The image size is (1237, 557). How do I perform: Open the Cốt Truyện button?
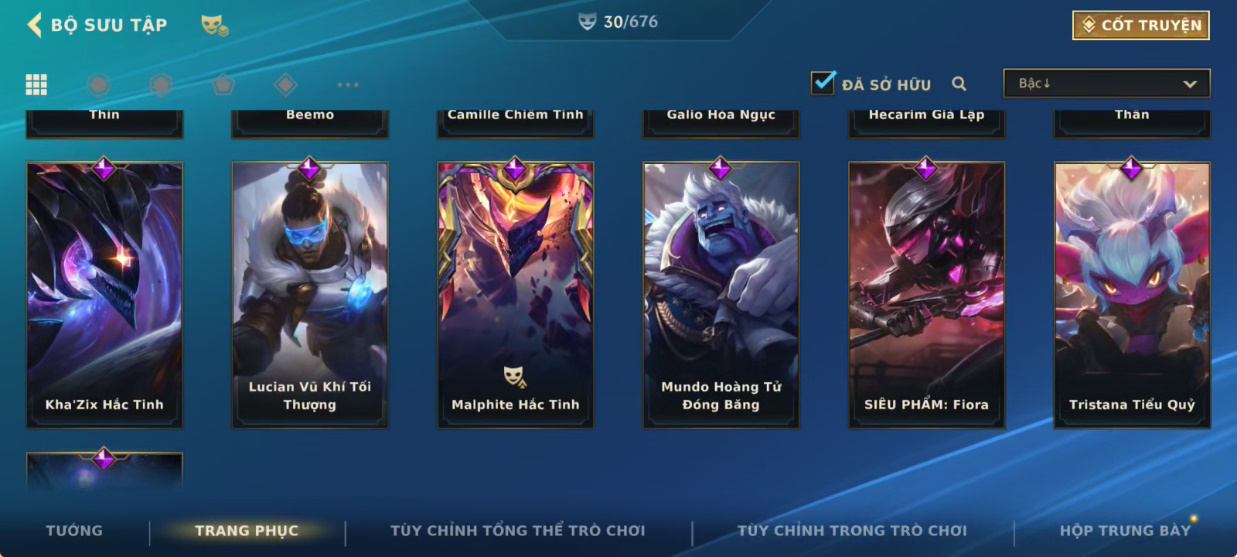tap(1141, 25)
